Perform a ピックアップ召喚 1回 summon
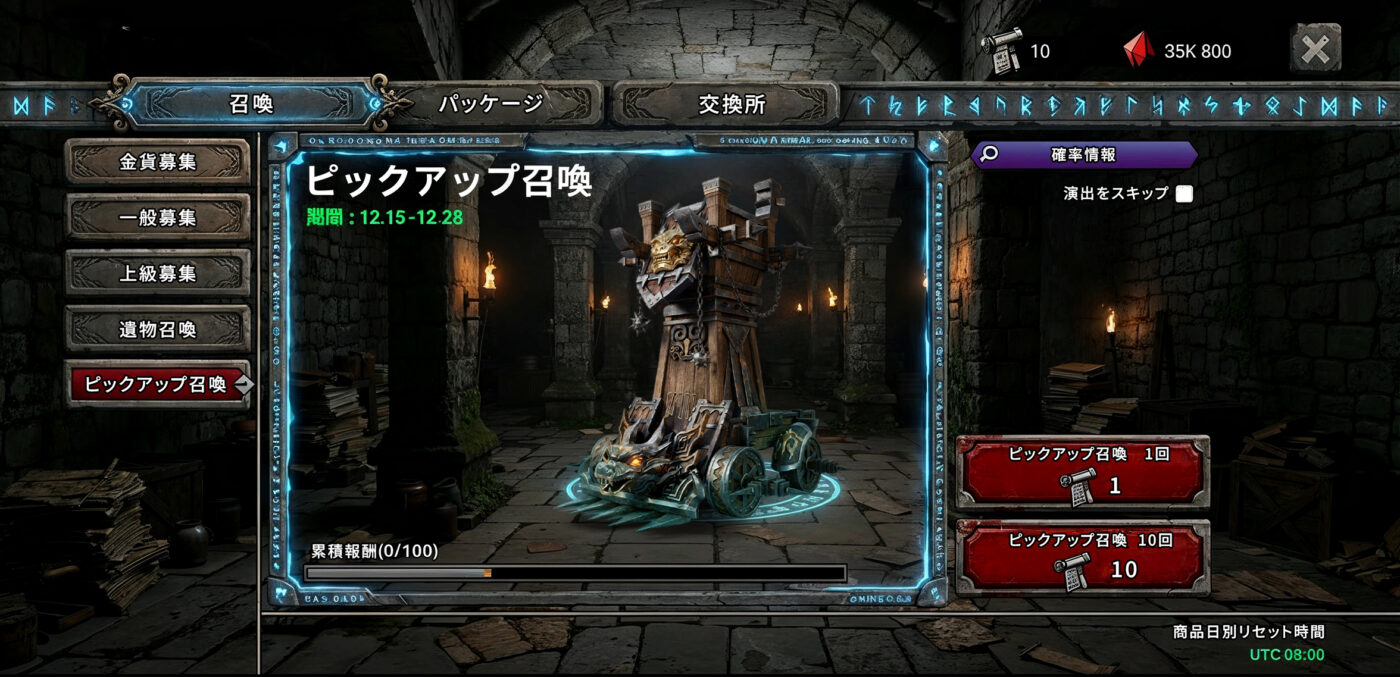 [x=1082, y=472]
